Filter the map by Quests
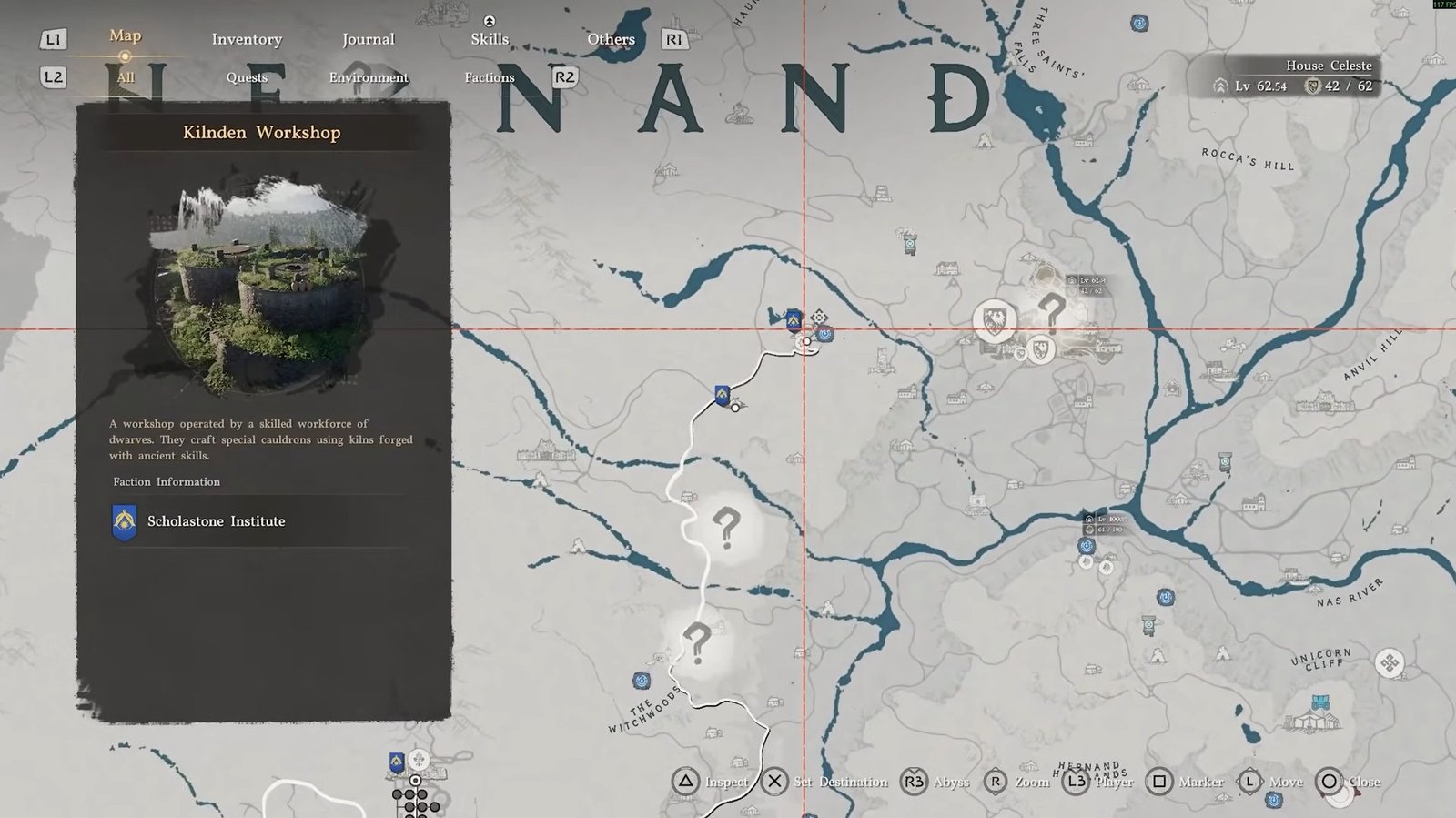1456x818 pixels. click(x=247, y=77)
